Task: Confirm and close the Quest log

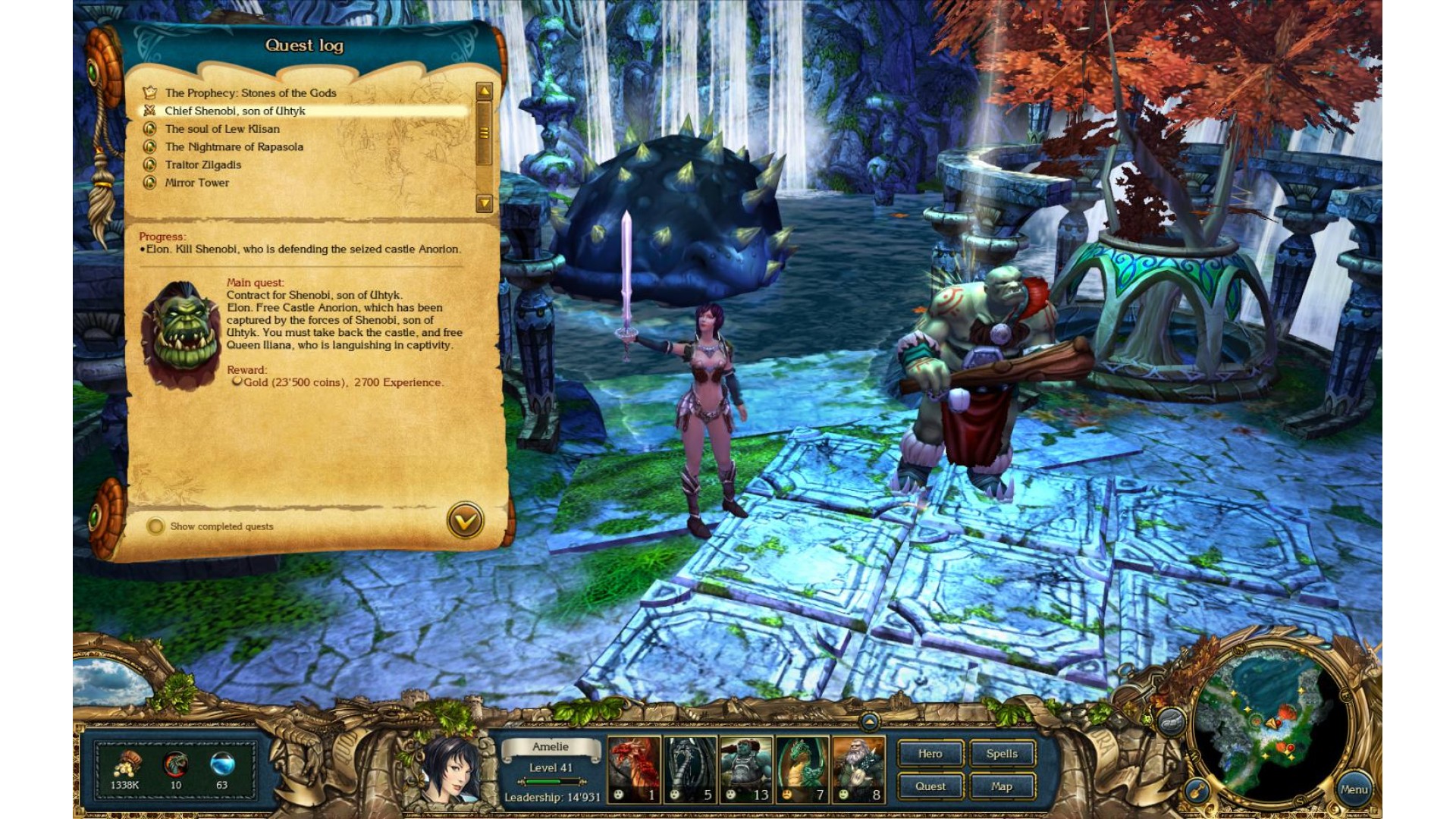Action: [465, 520]
